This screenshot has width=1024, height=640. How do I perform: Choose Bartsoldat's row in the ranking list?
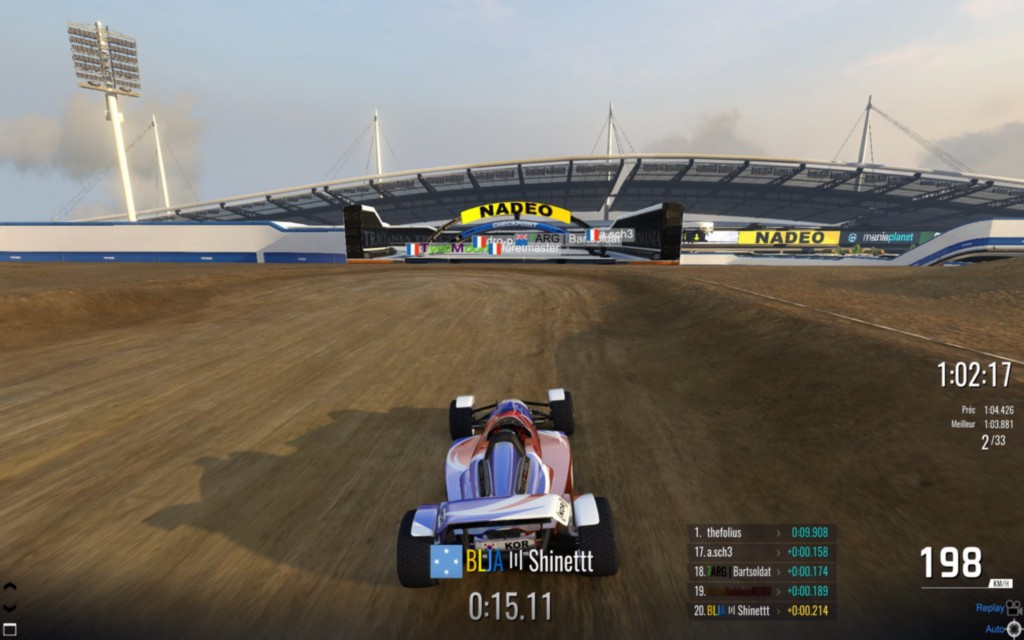click(x=762, y=571)
